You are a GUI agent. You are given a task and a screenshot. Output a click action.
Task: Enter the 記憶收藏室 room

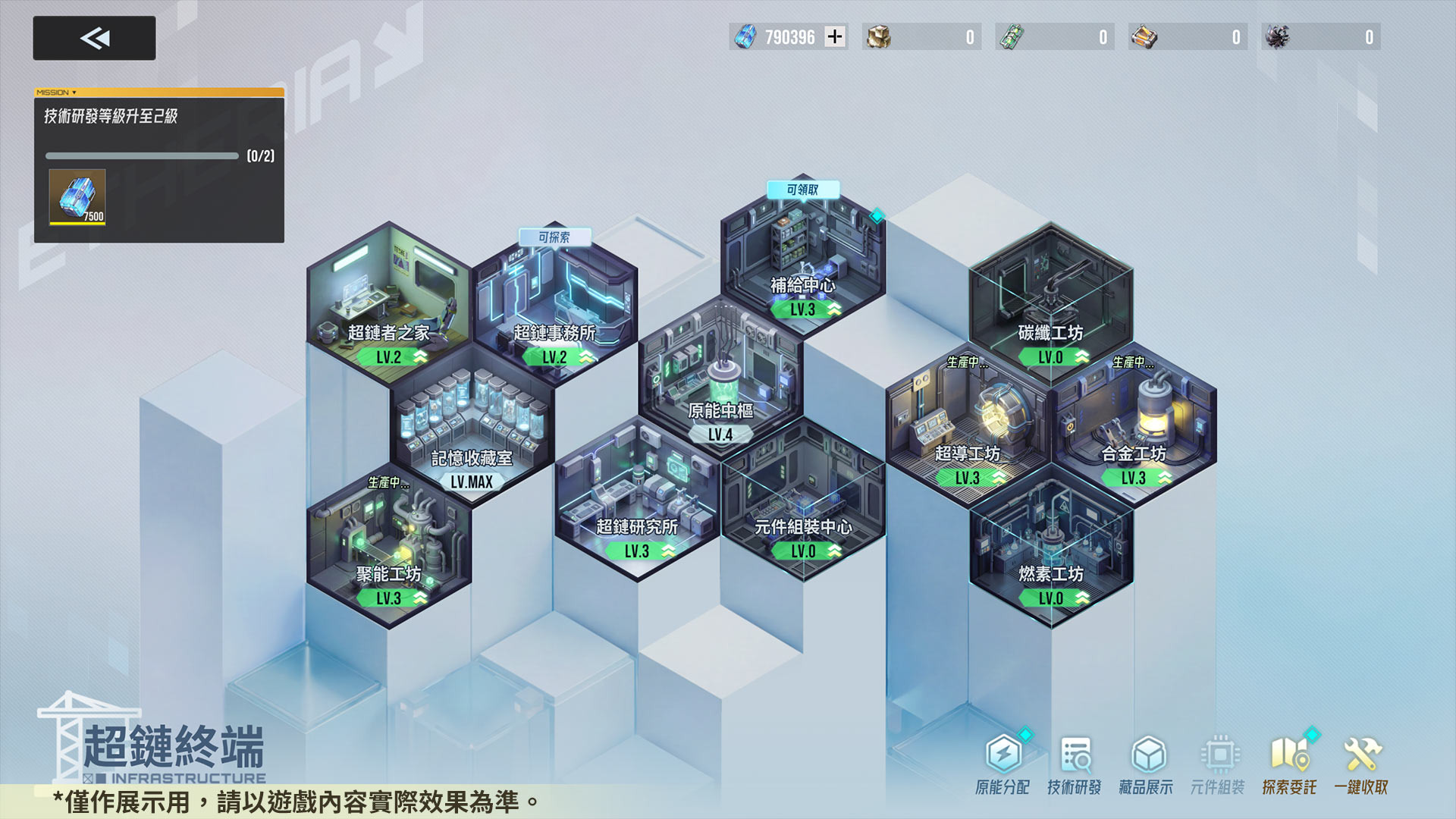coord(472,425)
